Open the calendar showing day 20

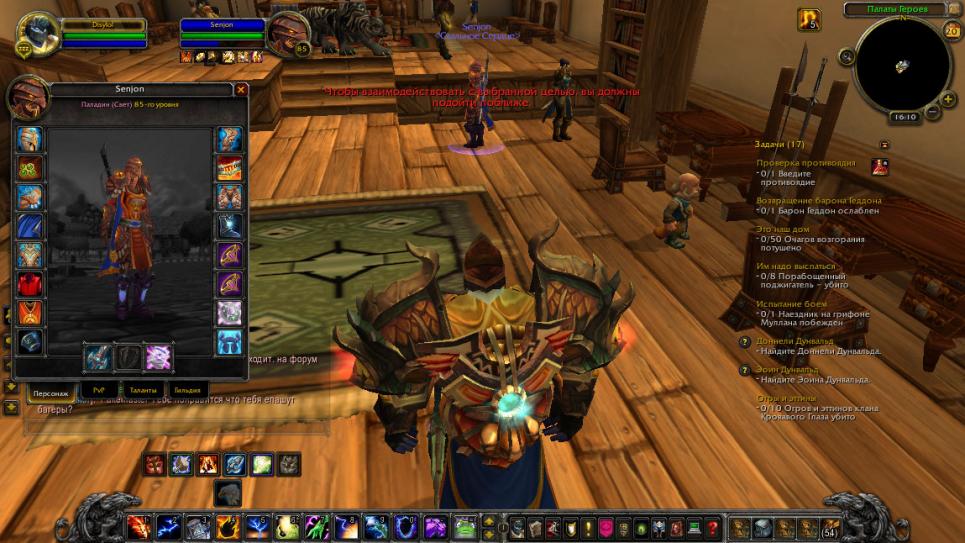(951, 30)
